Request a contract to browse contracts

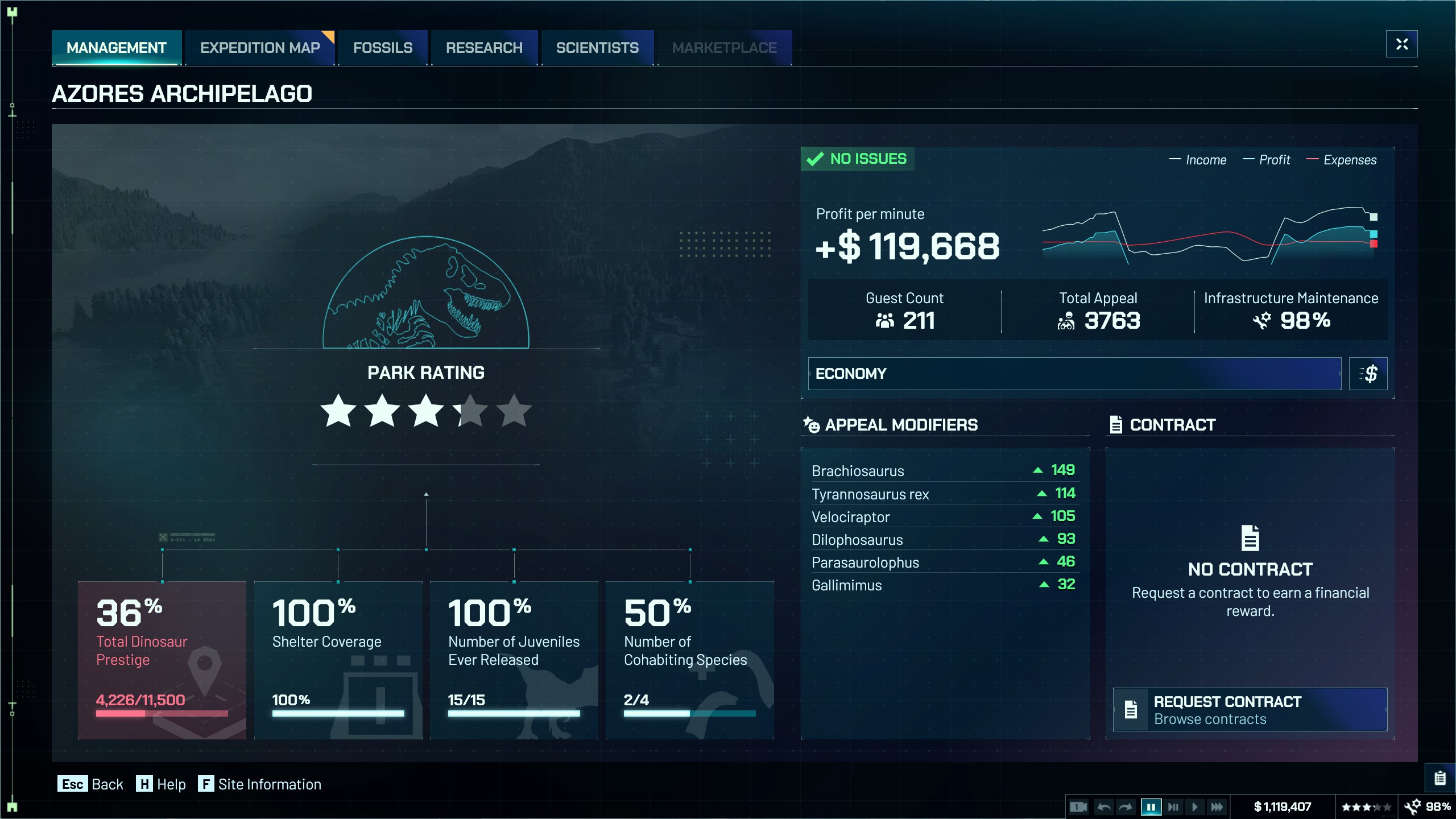1250,710
